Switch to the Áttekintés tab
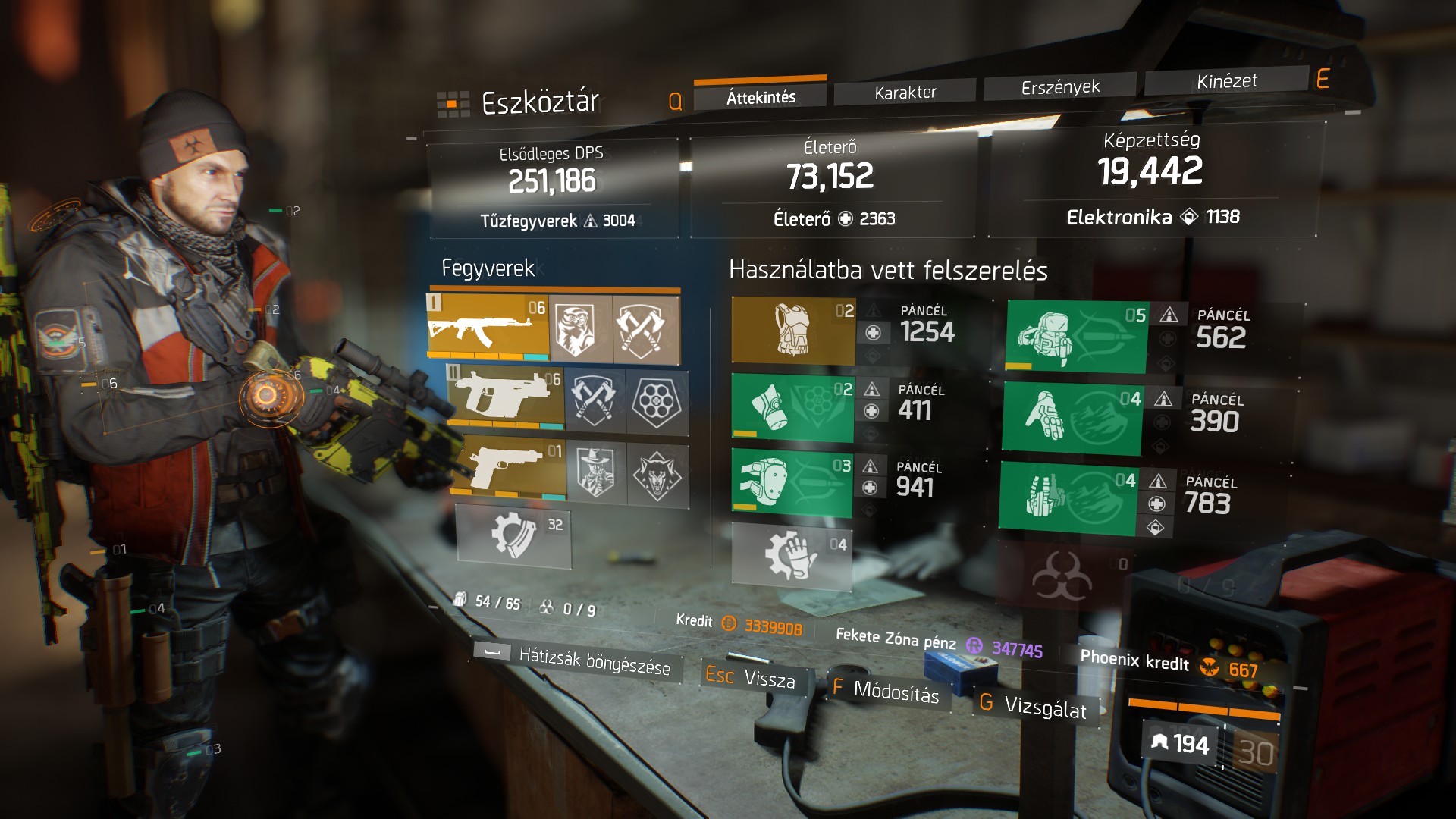Image resolution: width=1456 pixels, height=819 pixels. coord(760,97)
